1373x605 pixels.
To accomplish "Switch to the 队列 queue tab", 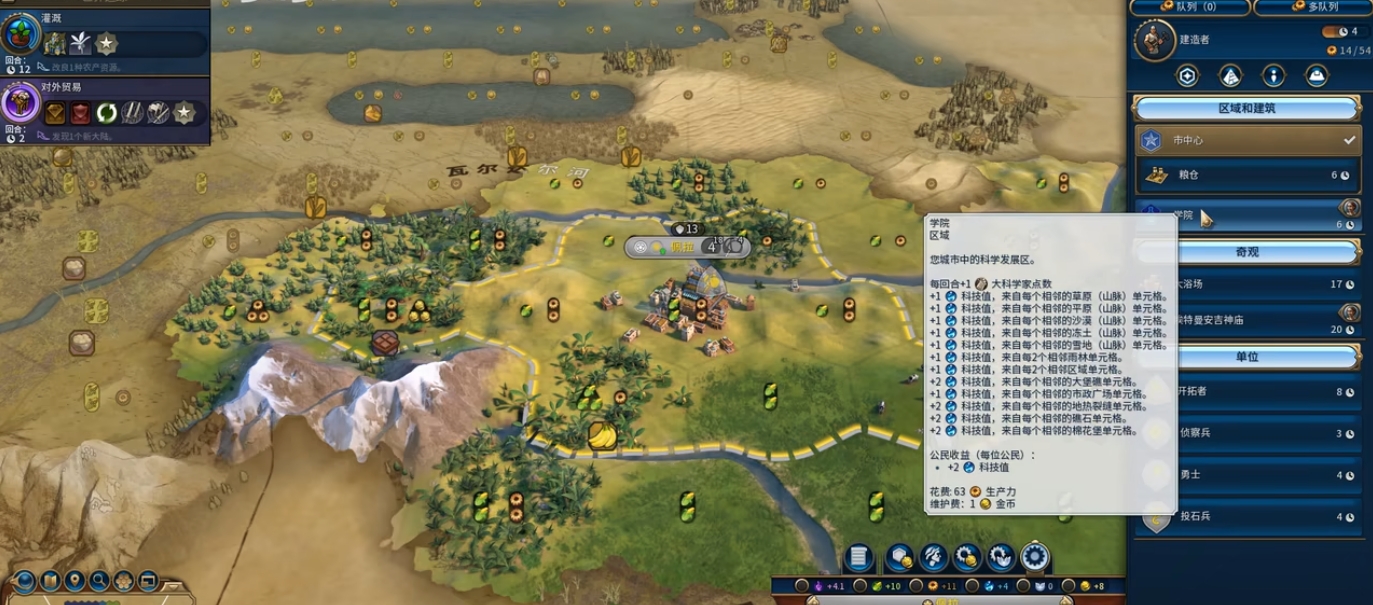I will point(1190,7).
